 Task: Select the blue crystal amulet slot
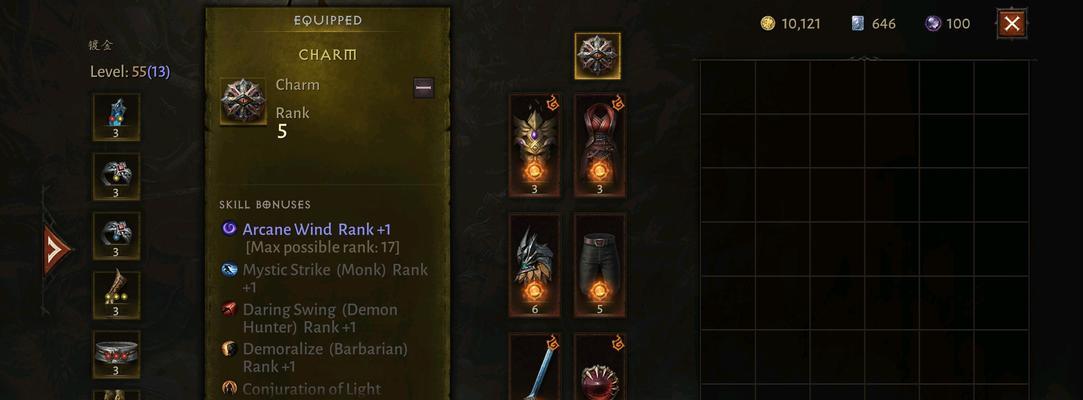(x=116, y=117)
